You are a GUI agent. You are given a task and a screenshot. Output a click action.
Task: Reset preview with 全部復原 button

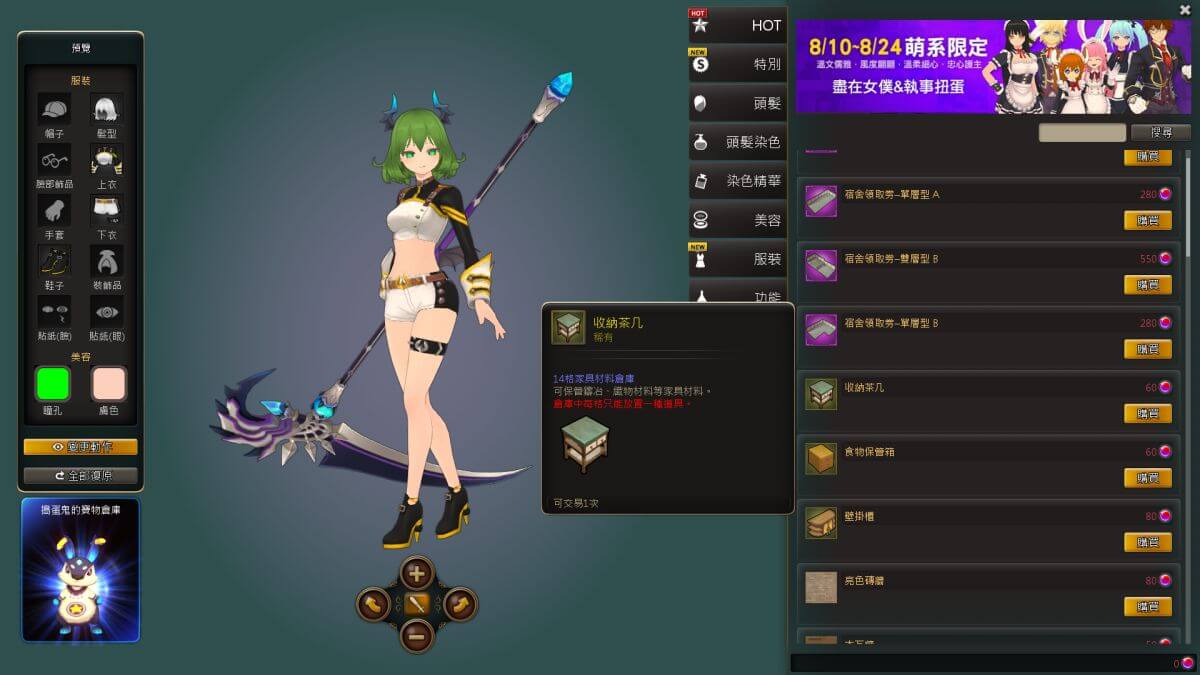click(x=80, y=475)
